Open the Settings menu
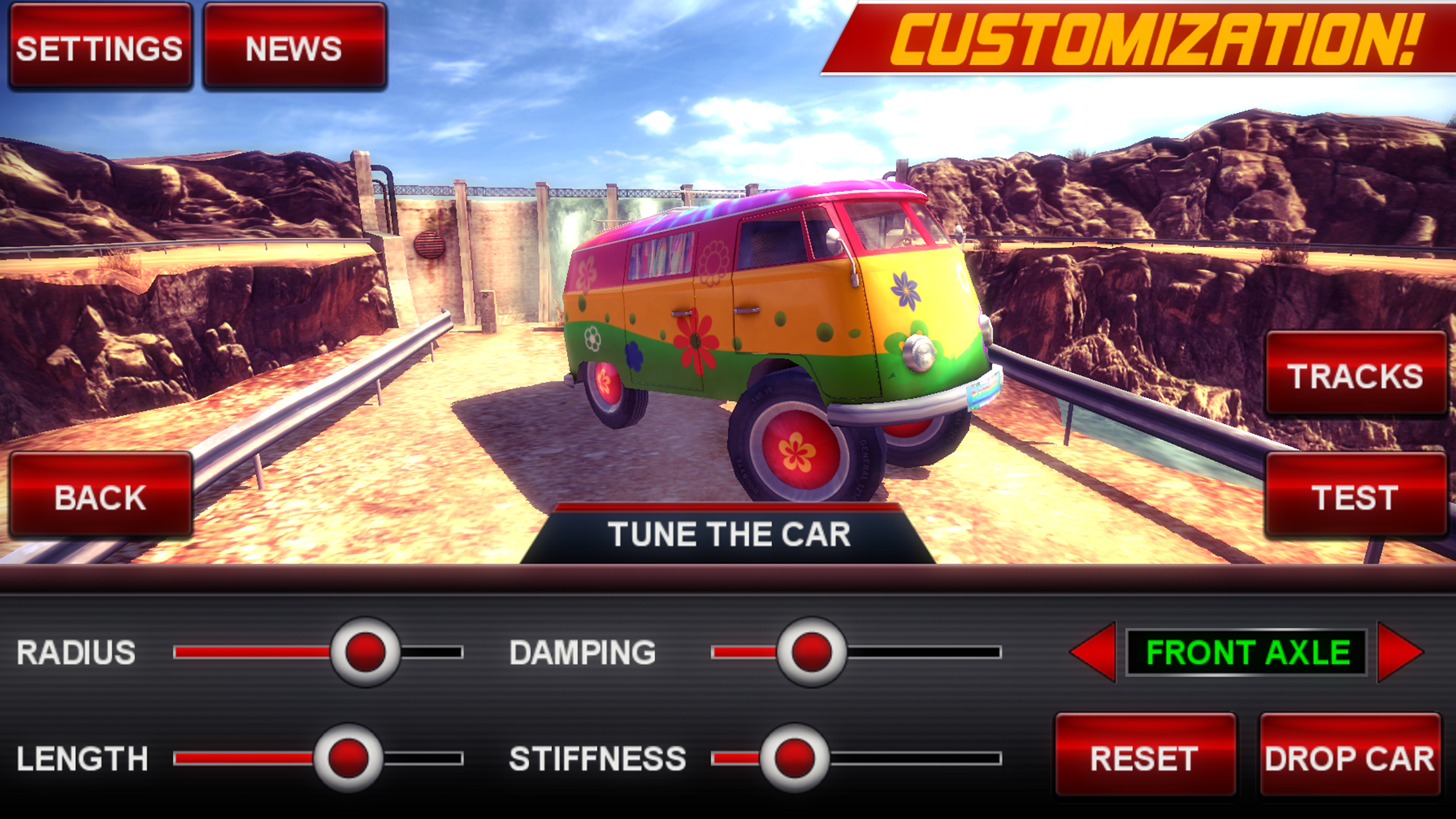The width and height of the screenshot is (1456, 819). pos(100,47)
